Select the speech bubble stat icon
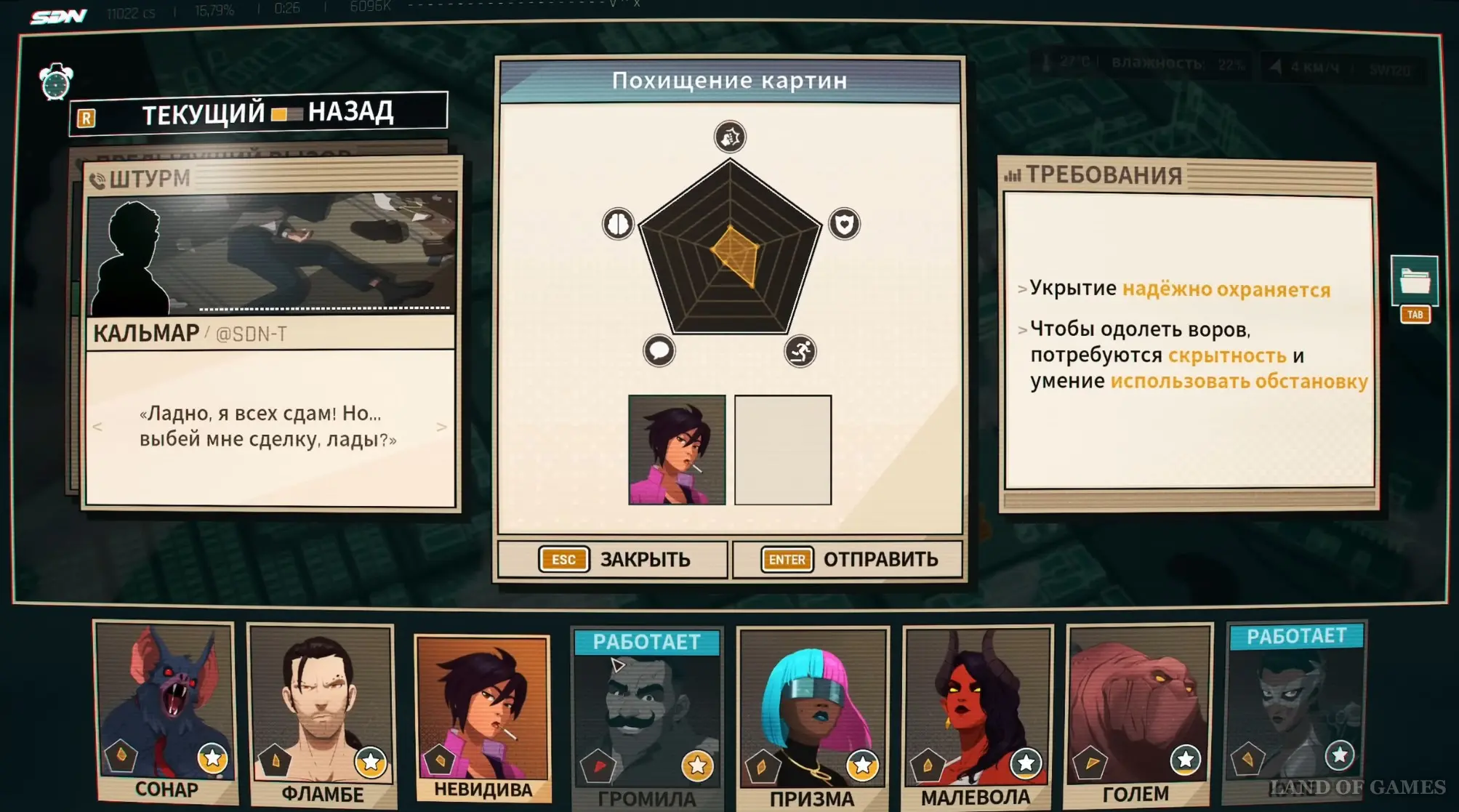 click(659, 351)
